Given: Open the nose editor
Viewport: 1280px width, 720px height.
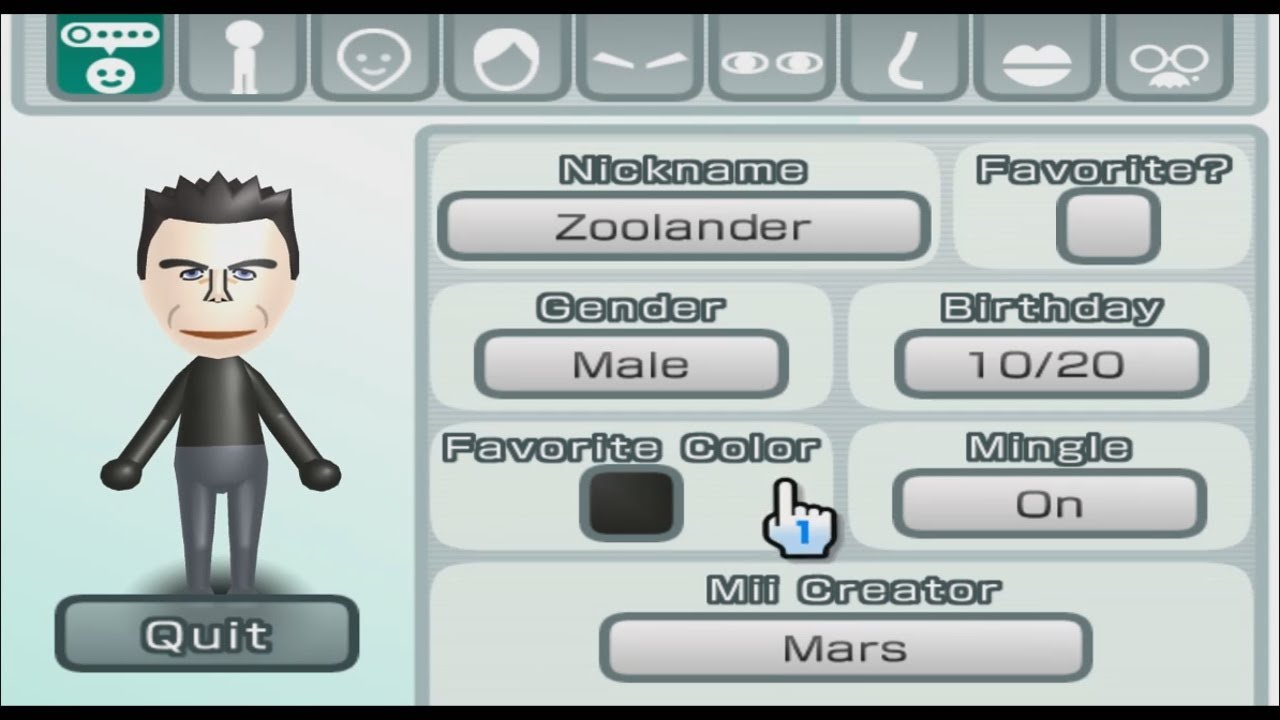Looking at the screenshot, I should point(904,57).
